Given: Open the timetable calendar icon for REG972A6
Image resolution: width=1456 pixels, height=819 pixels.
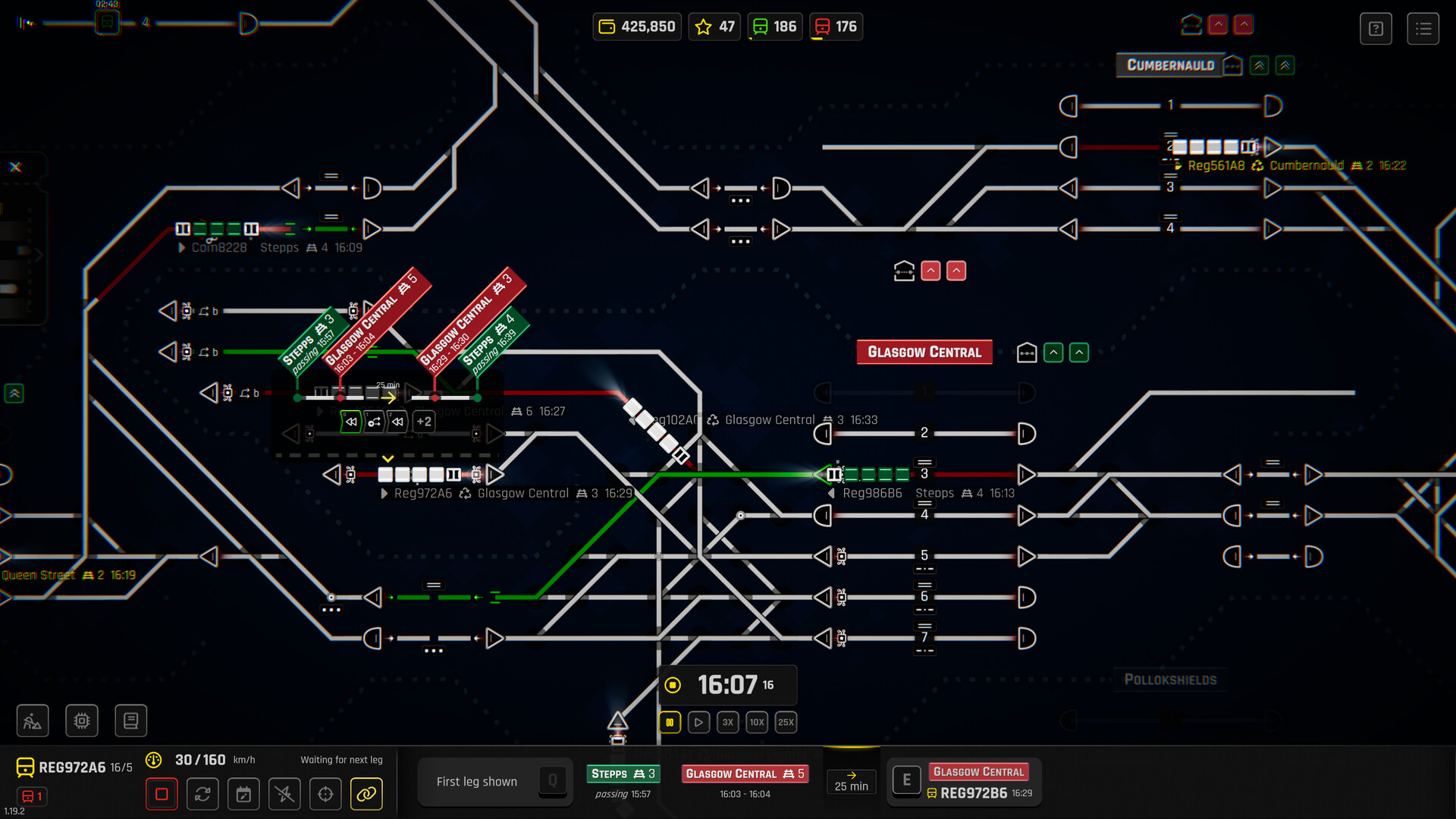Looking at the screenshot, I should [x=243, y=794].
